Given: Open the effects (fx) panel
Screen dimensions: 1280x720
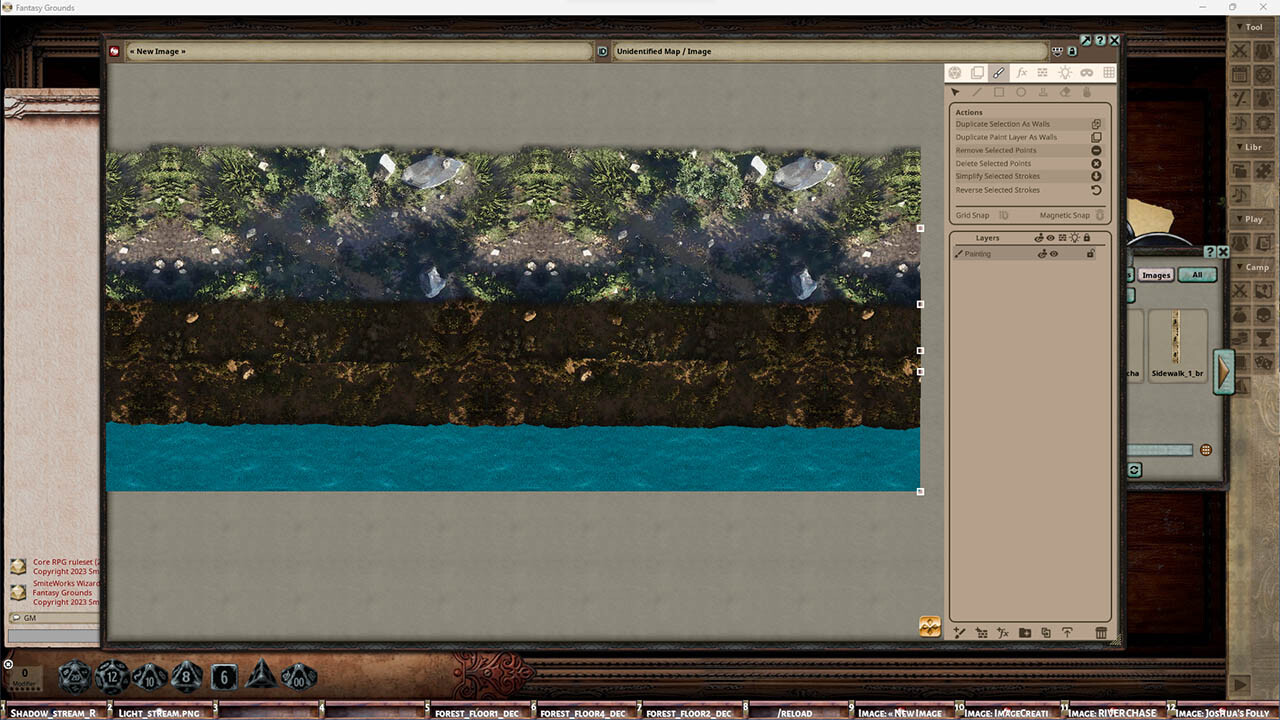Looking at the screenshot, I should (x=1021, y=72).
